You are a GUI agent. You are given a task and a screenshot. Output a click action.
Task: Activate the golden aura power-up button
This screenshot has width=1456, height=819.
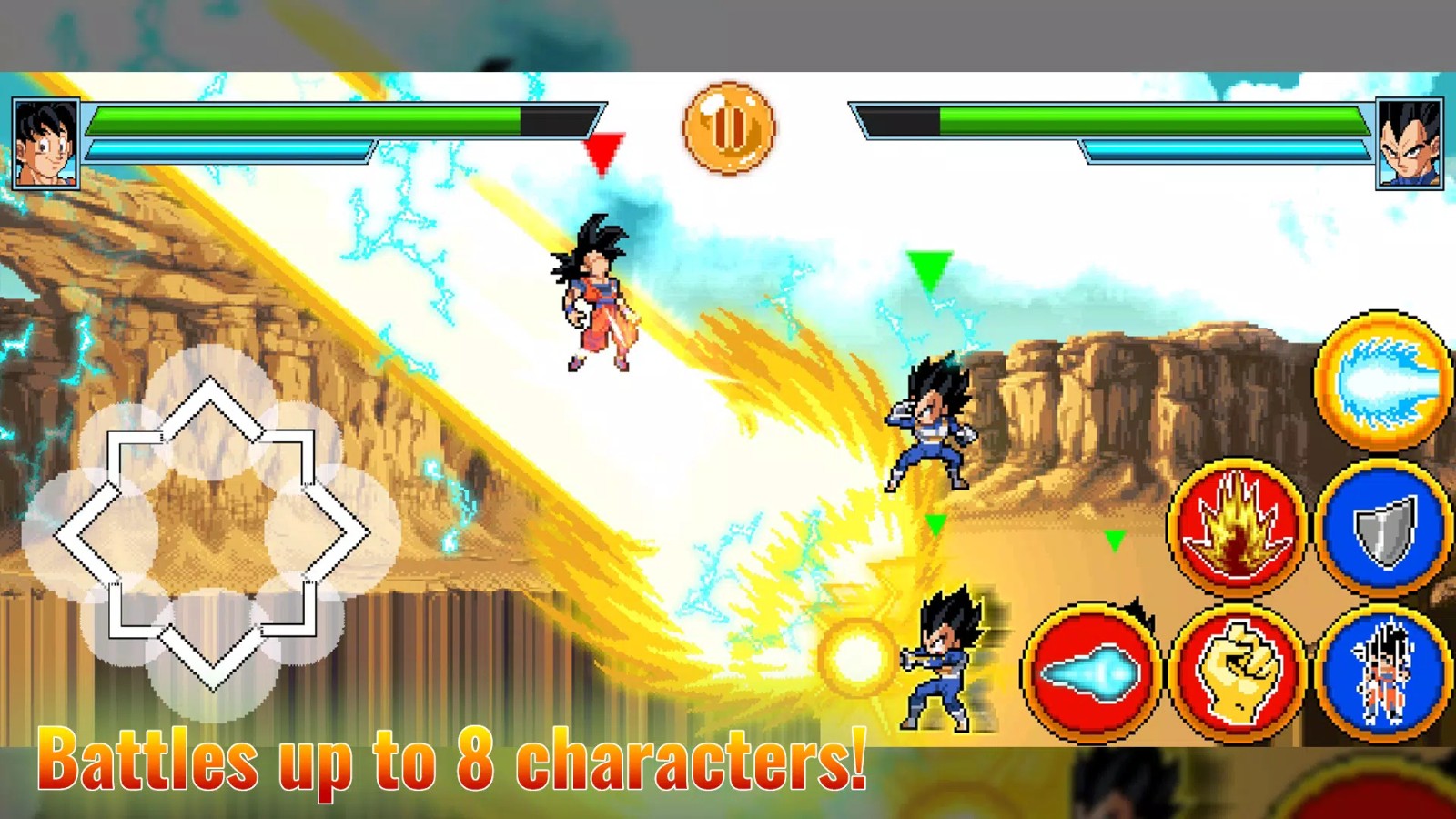1237,527
